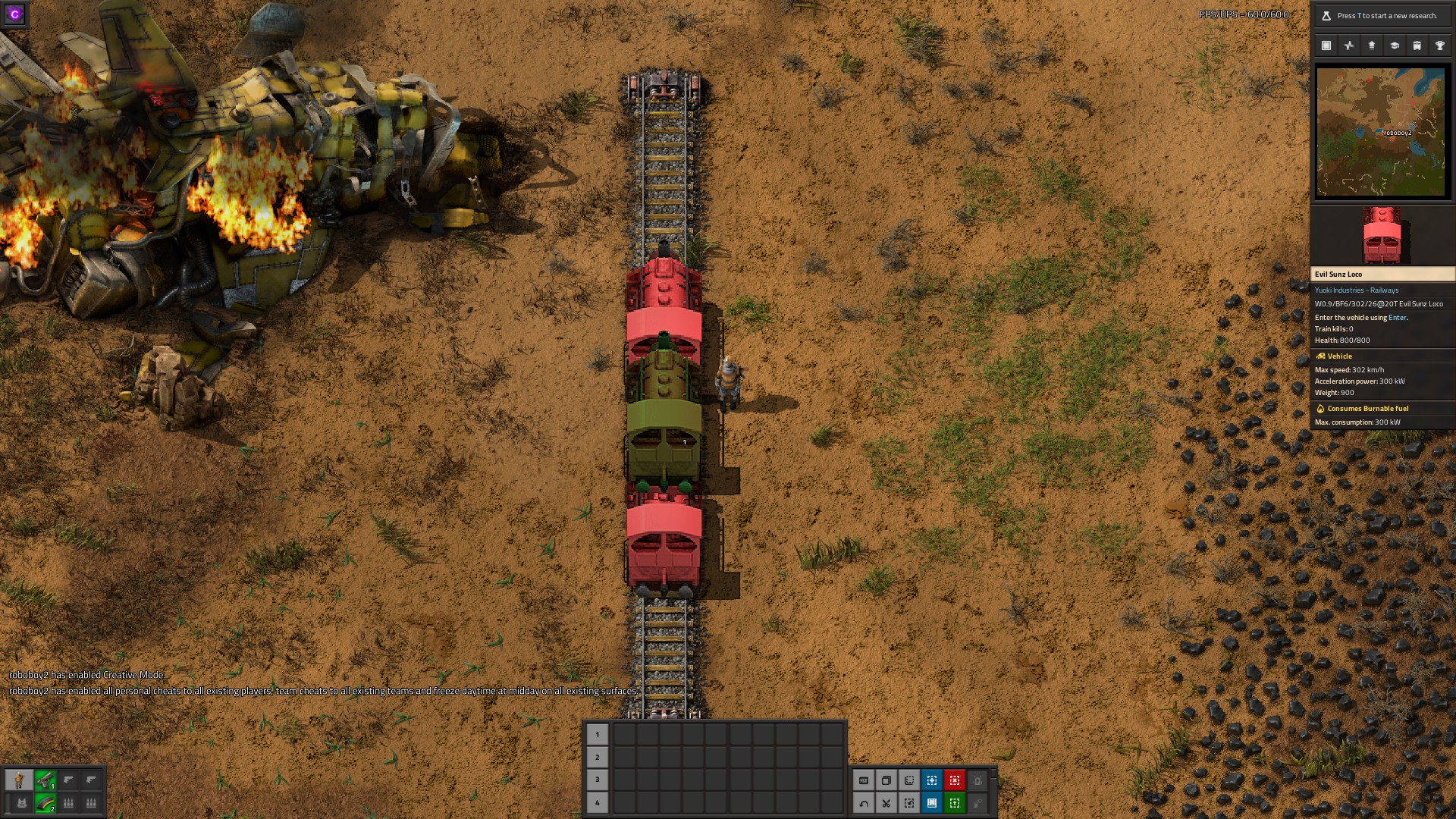The image size is (1456, 819).
Task: Select the firearm magazine ammo slot
Action: [45, 803]
